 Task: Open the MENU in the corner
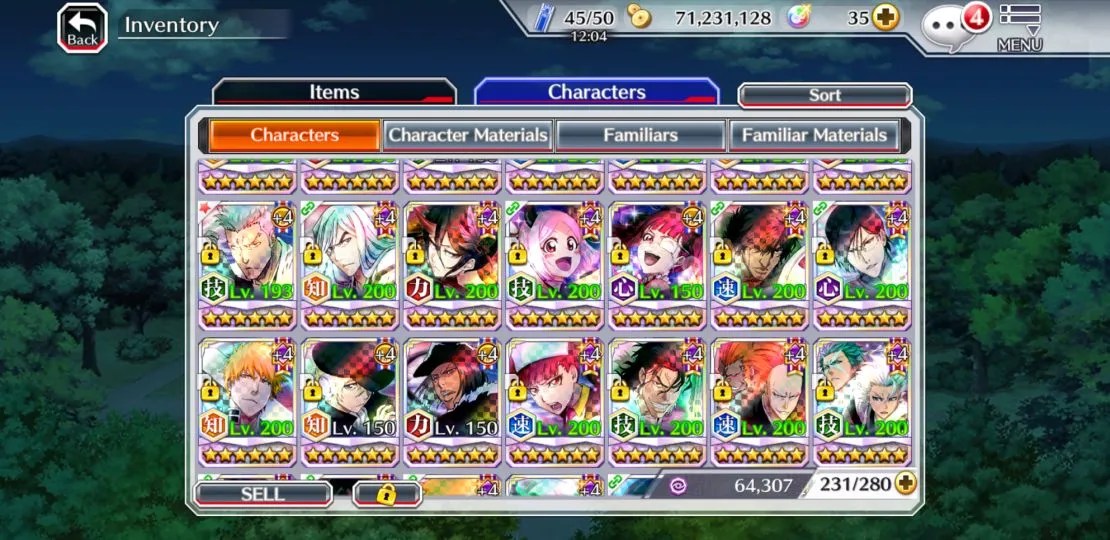pyautogui.click(x=1019, y=27)
